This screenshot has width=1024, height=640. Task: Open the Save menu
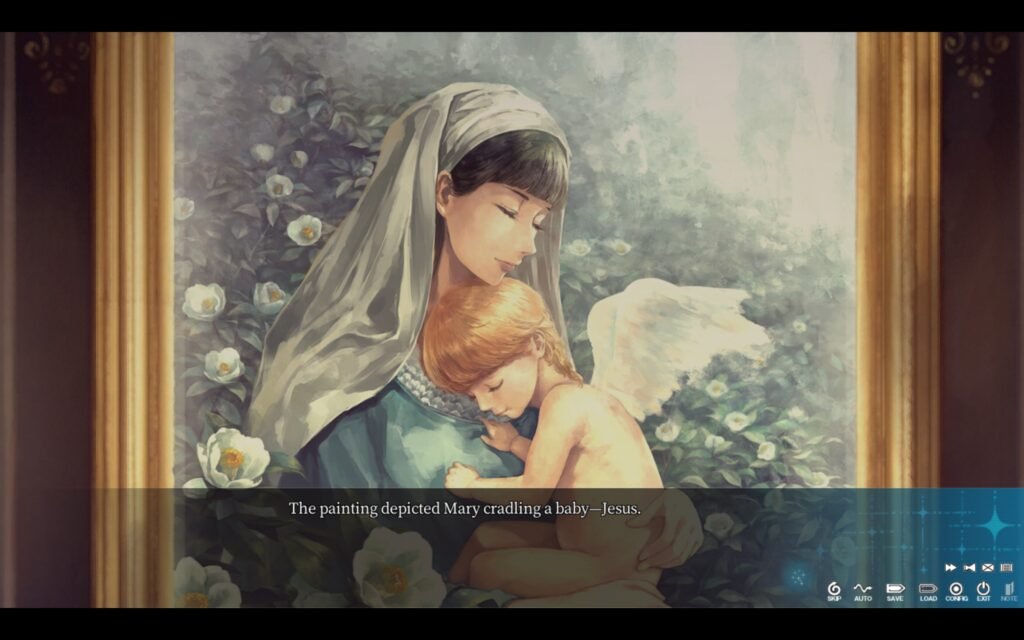pos(894,590)
